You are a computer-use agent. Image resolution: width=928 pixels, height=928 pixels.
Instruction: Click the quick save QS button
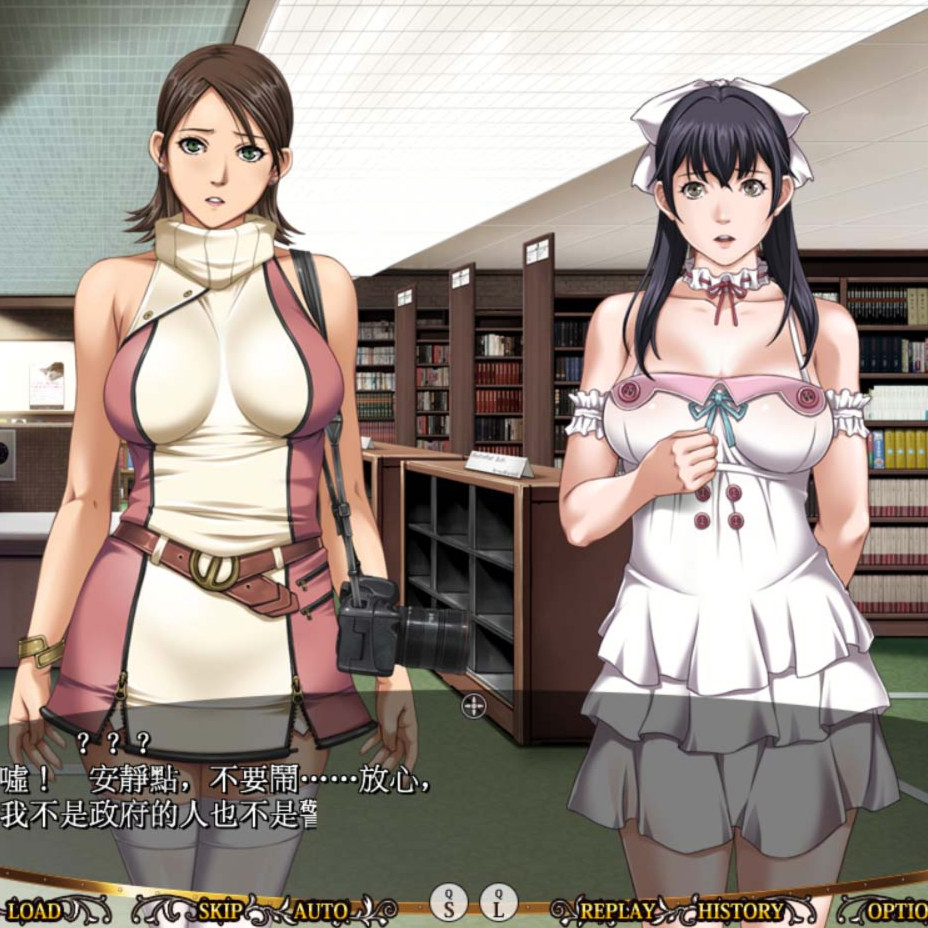click(449, 903)
